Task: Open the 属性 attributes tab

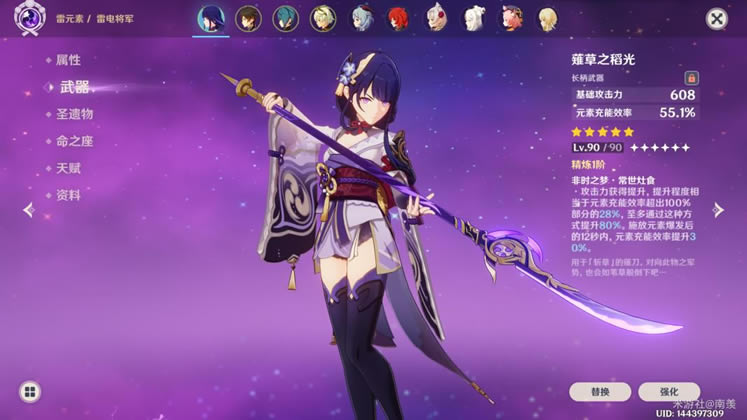Action: [x=69, y=60]
